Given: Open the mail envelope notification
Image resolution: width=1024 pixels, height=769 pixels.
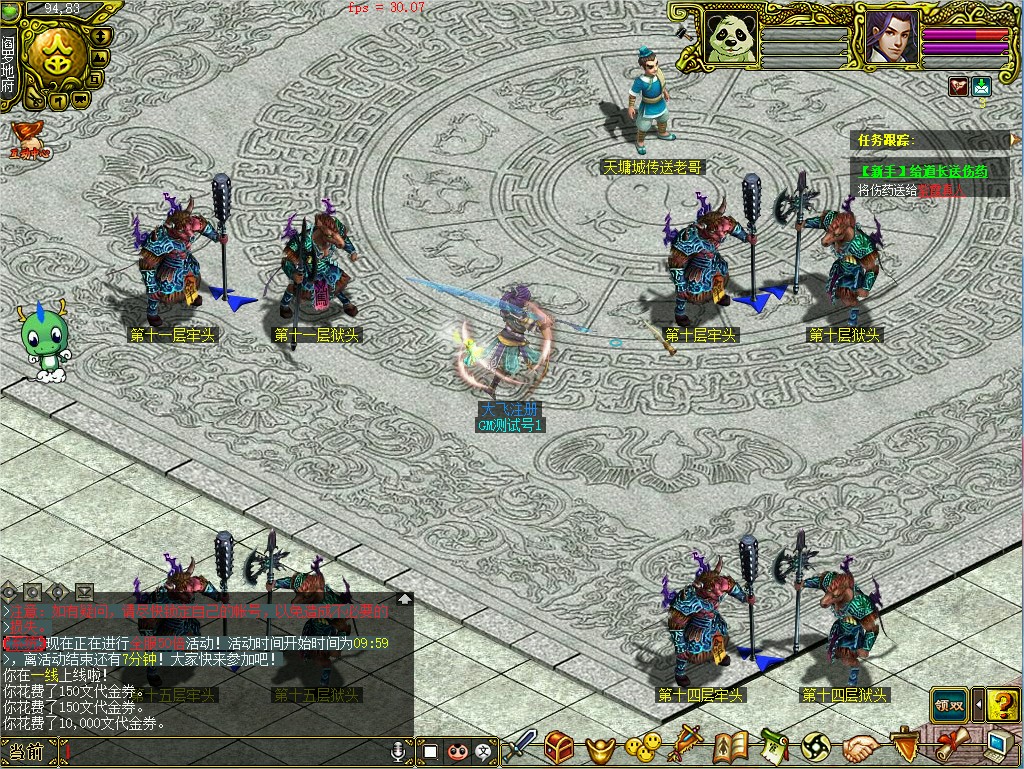Looking at the screenshot, I should [981, 86].
